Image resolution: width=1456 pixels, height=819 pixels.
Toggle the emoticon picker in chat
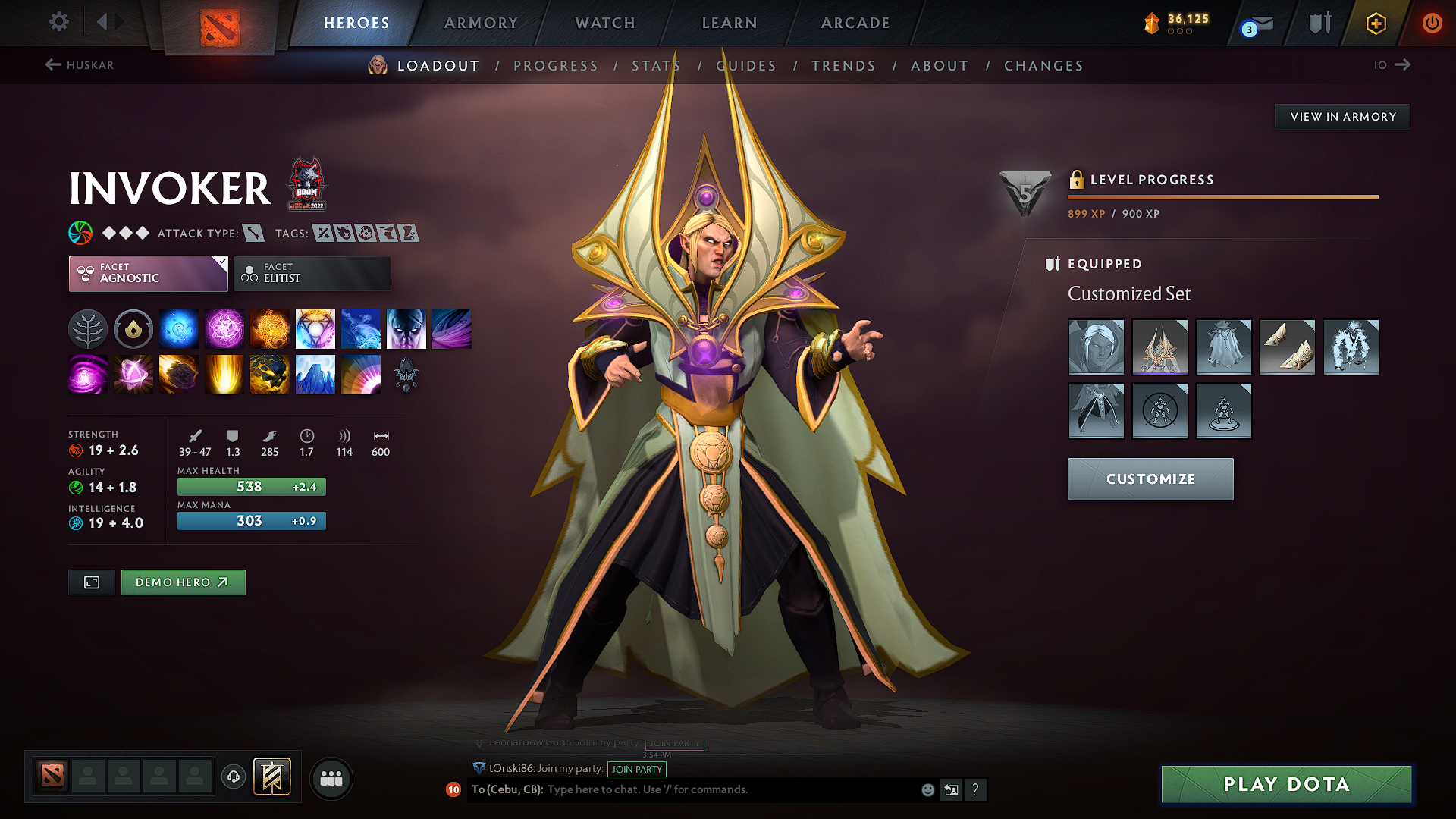point(927,789)
